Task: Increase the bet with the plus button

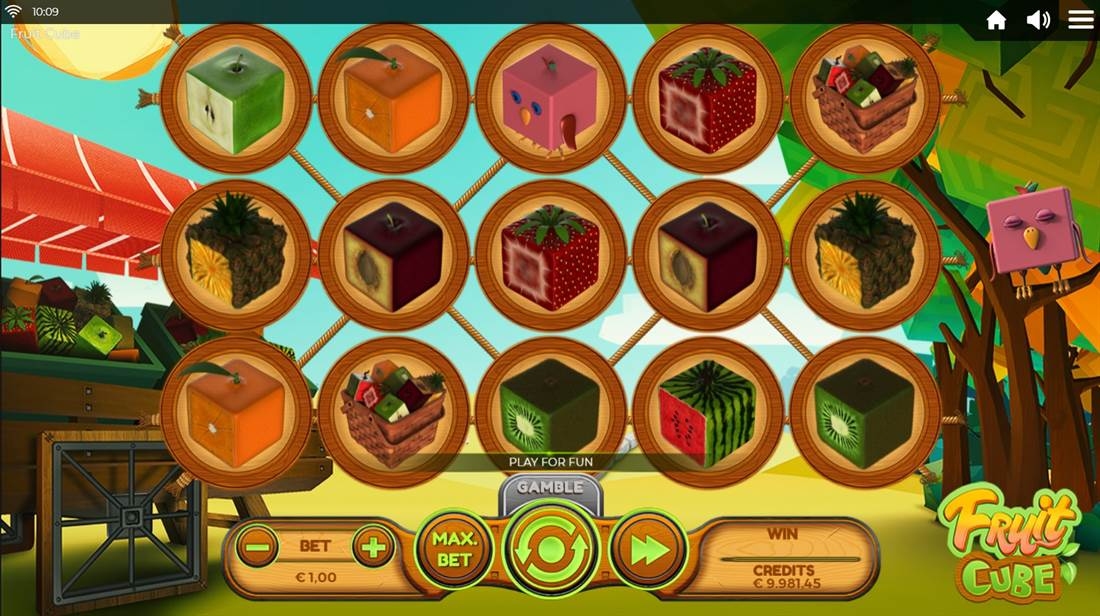Action: click(374, 547)
